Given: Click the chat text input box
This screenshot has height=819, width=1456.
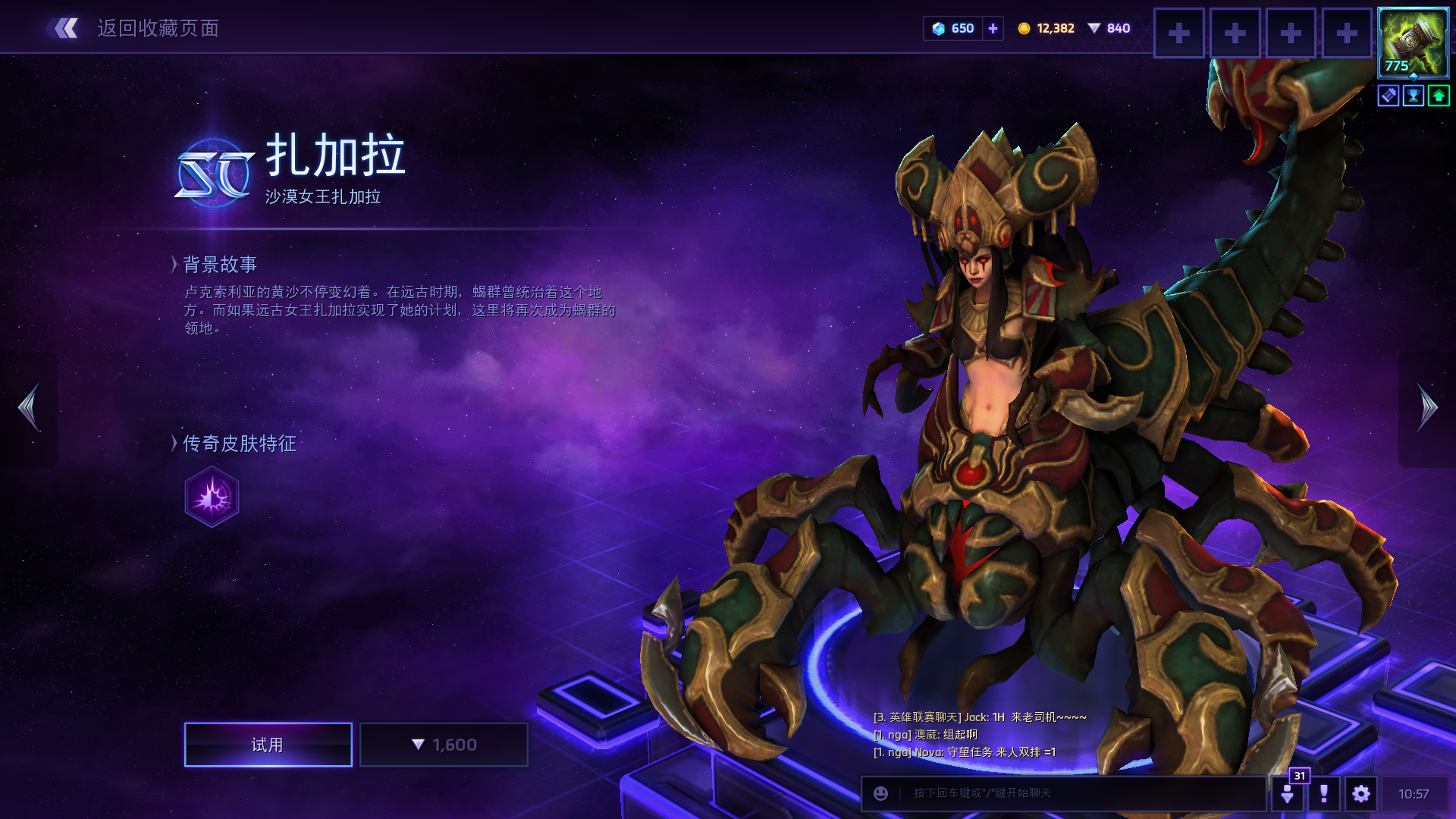Looking at the screenshot, I should 1077,793.
